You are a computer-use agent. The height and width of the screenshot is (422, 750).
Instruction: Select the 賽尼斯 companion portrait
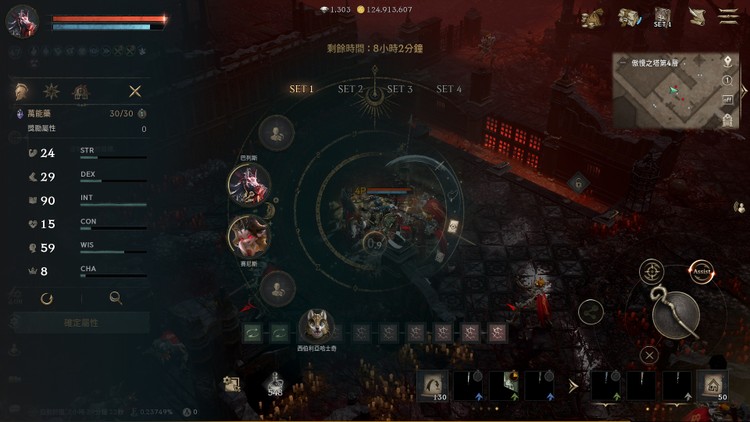(249, 235)
